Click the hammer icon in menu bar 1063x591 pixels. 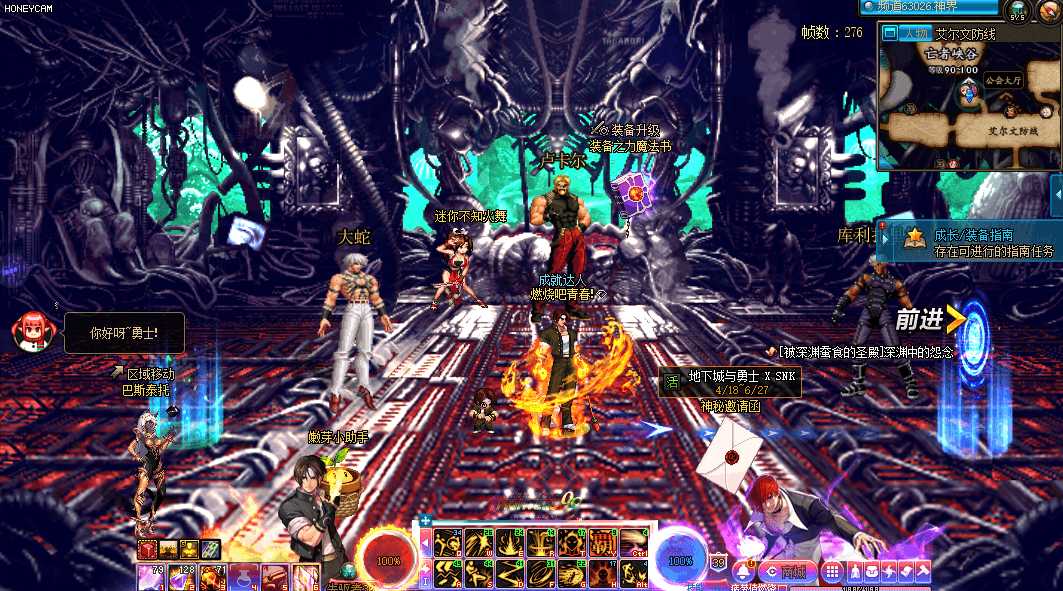click(922, 572)
